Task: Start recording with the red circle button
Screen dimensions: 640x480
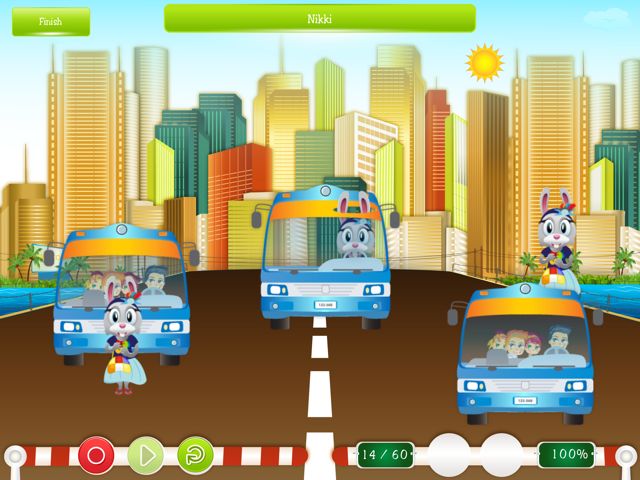Action: (x=97, y=456)
